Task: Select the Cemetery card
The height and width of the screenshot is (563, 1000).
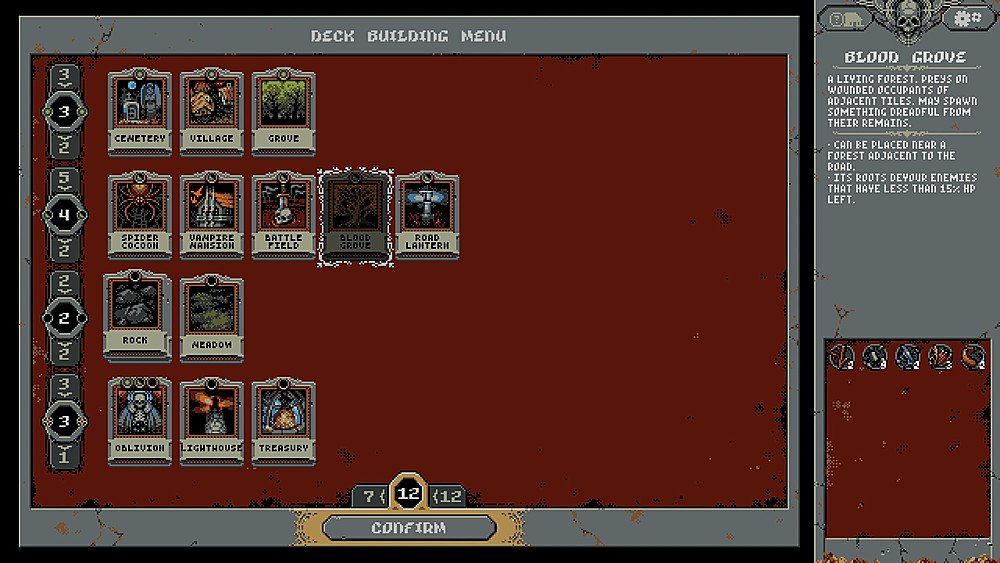Action: point(139,110)
